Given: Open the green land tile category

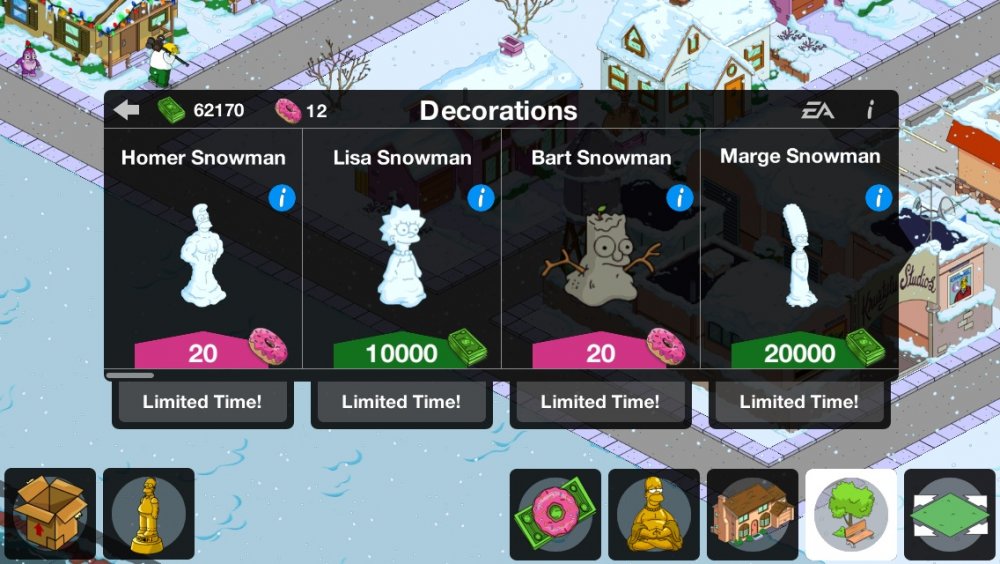Looking at the screenshot, I should (x=950, y=514).
